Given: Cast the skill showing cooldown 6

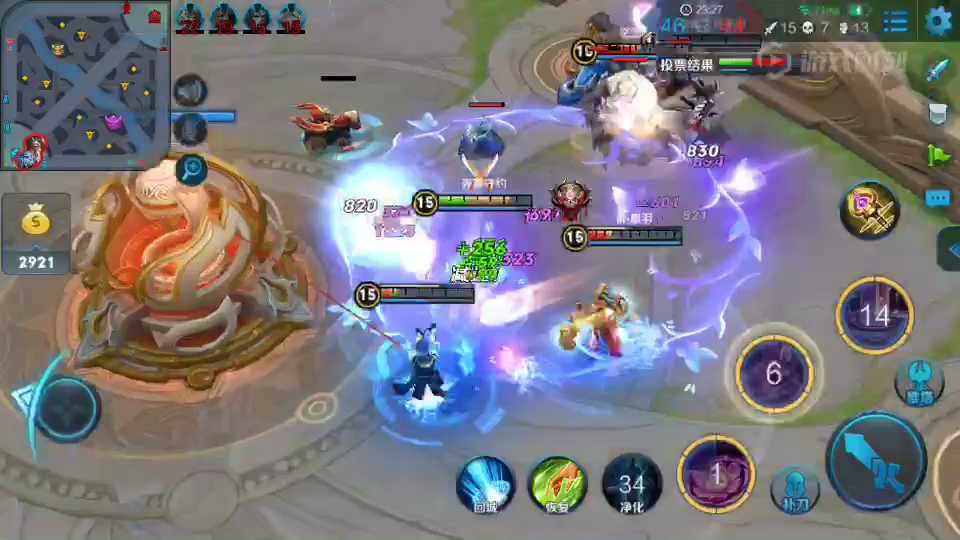Looking at the screenshot, I should coord(773,374).
